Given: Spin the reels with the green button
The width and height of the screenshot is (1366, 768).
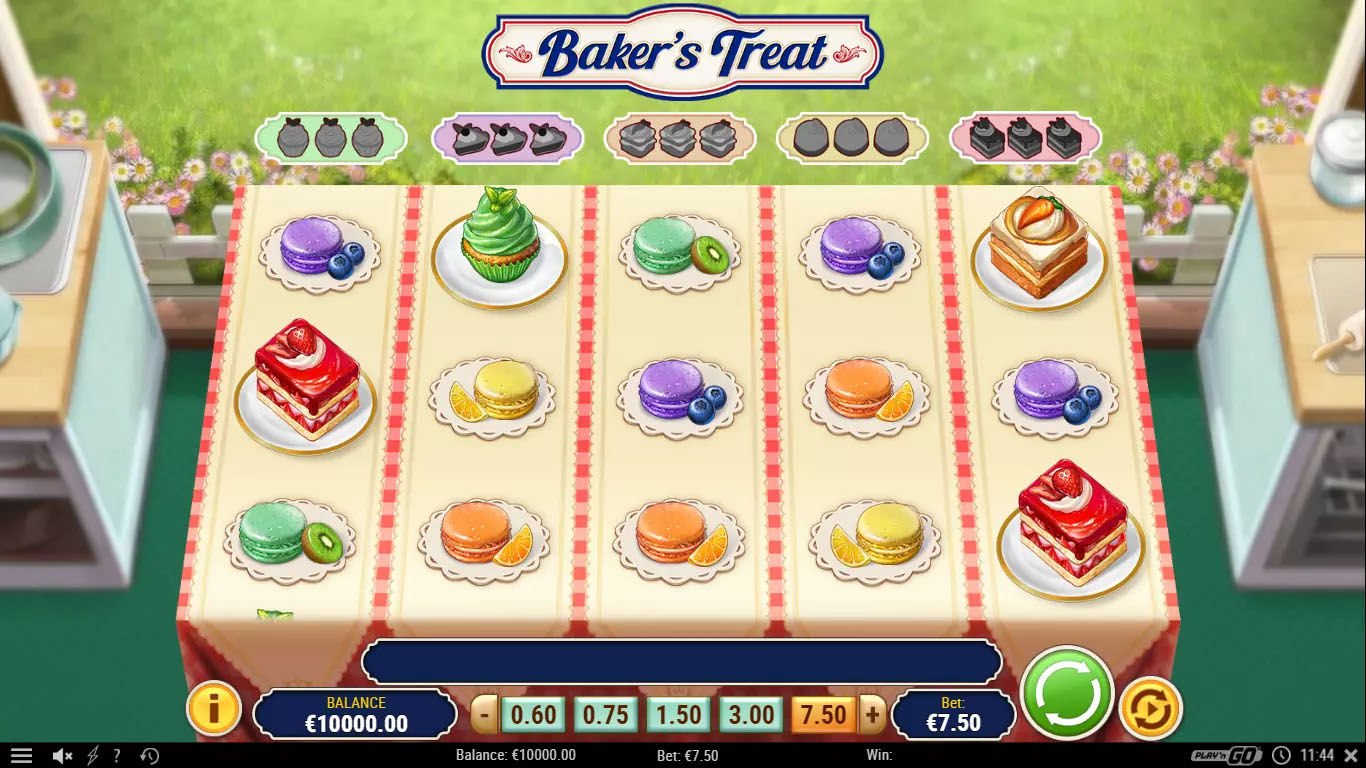Looking at the screenshot, I should click(x=1068, y=693).
